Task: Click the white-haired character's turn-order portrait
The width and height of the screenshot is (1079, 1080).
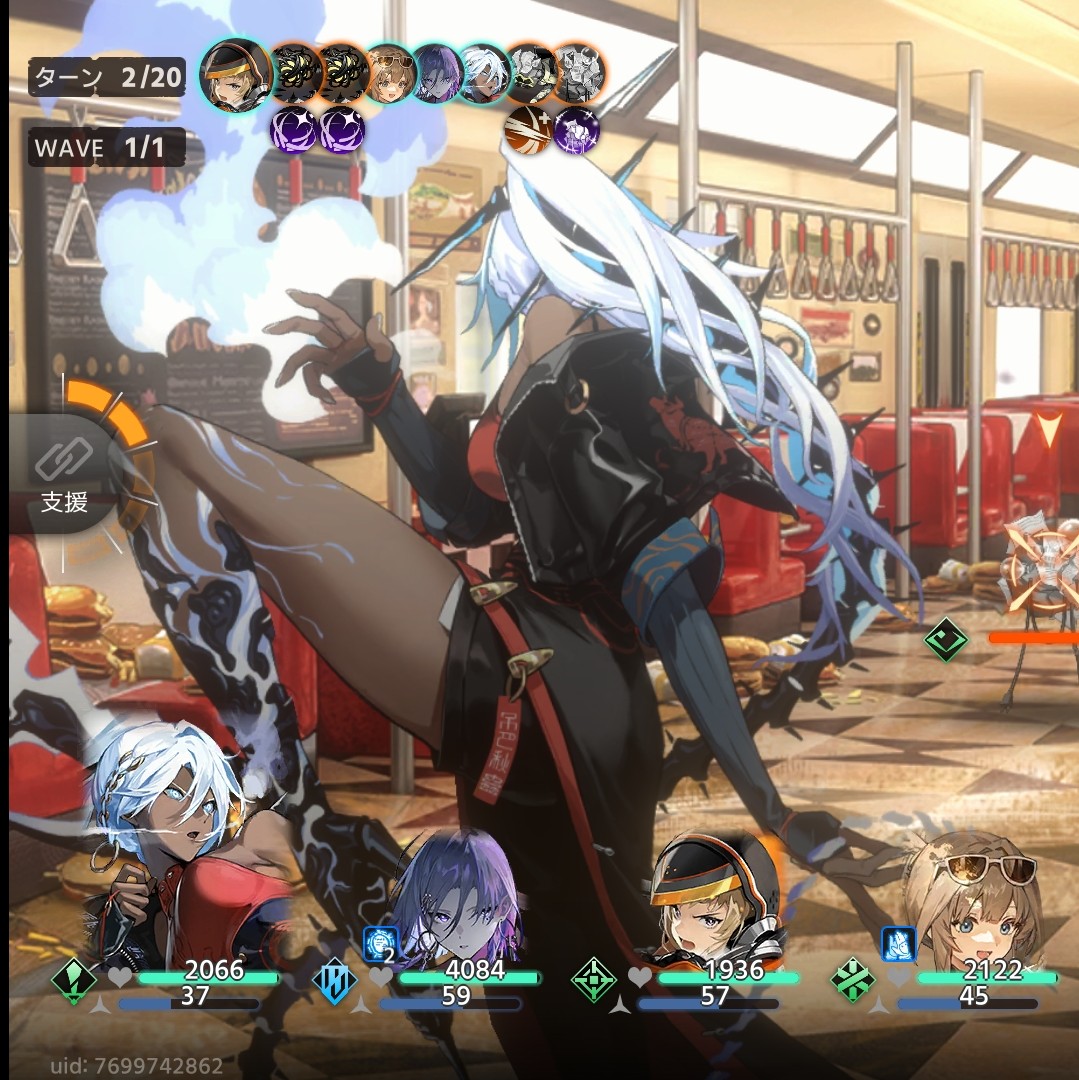Action: click(484, 73)
